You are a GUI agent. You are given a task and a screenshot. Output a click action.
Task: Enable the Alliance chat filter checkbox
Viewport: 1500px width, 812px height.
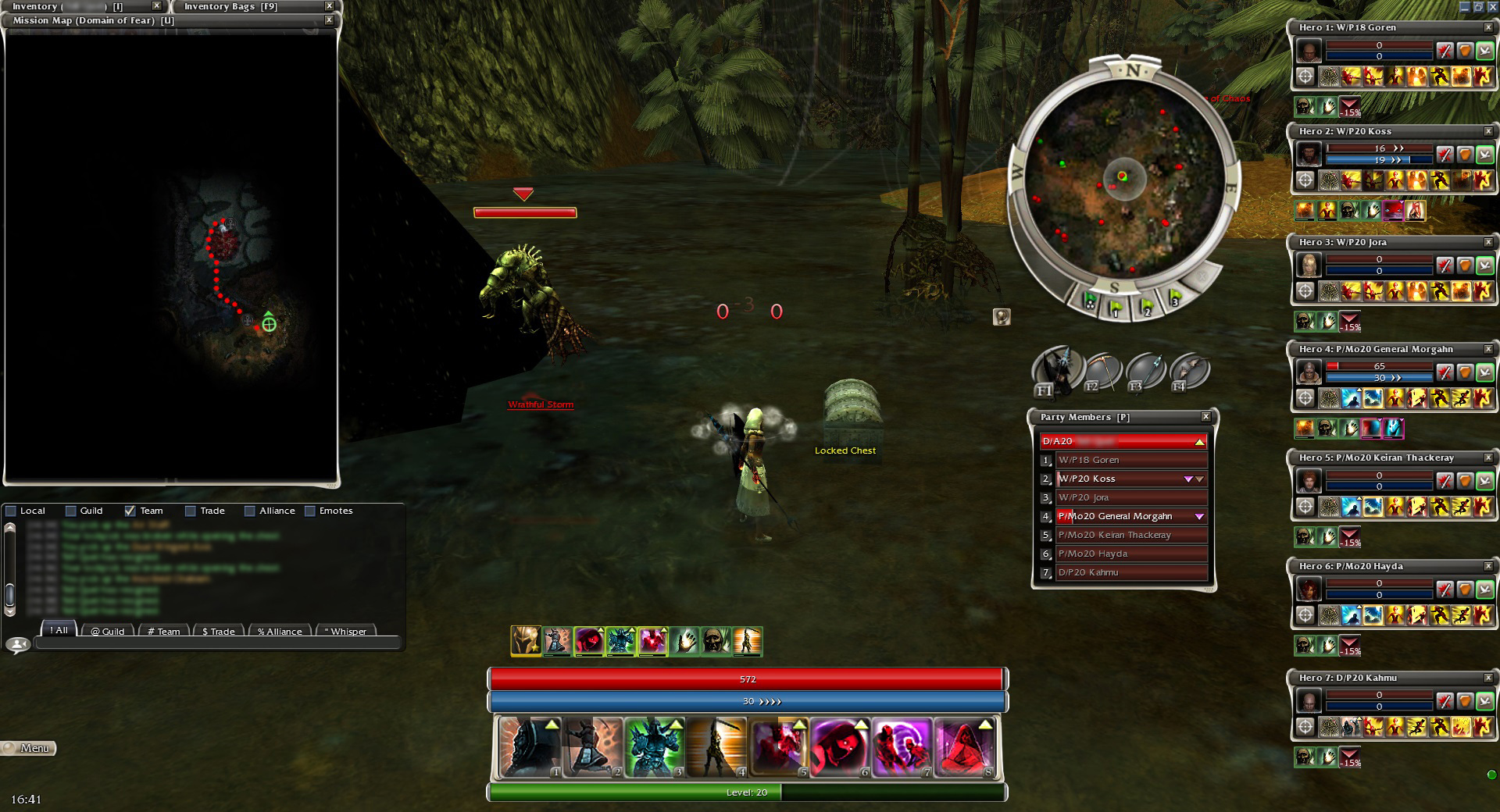(250, 511)
